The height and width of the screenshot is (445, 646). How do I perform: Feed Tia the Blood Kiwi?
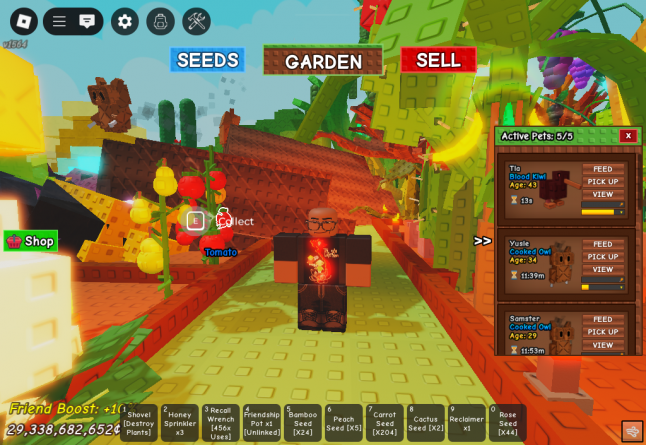[x=603, y=169]
